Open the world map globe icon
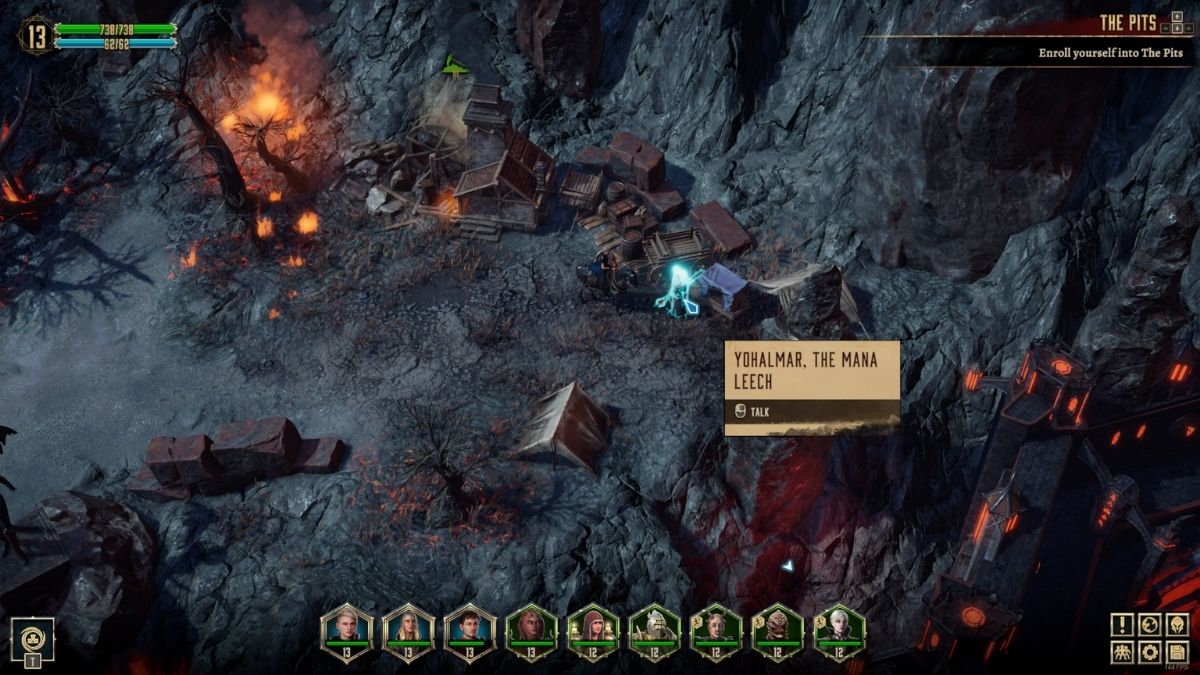The width and height of the screenshot is (1200, 675). [1149, 625]
